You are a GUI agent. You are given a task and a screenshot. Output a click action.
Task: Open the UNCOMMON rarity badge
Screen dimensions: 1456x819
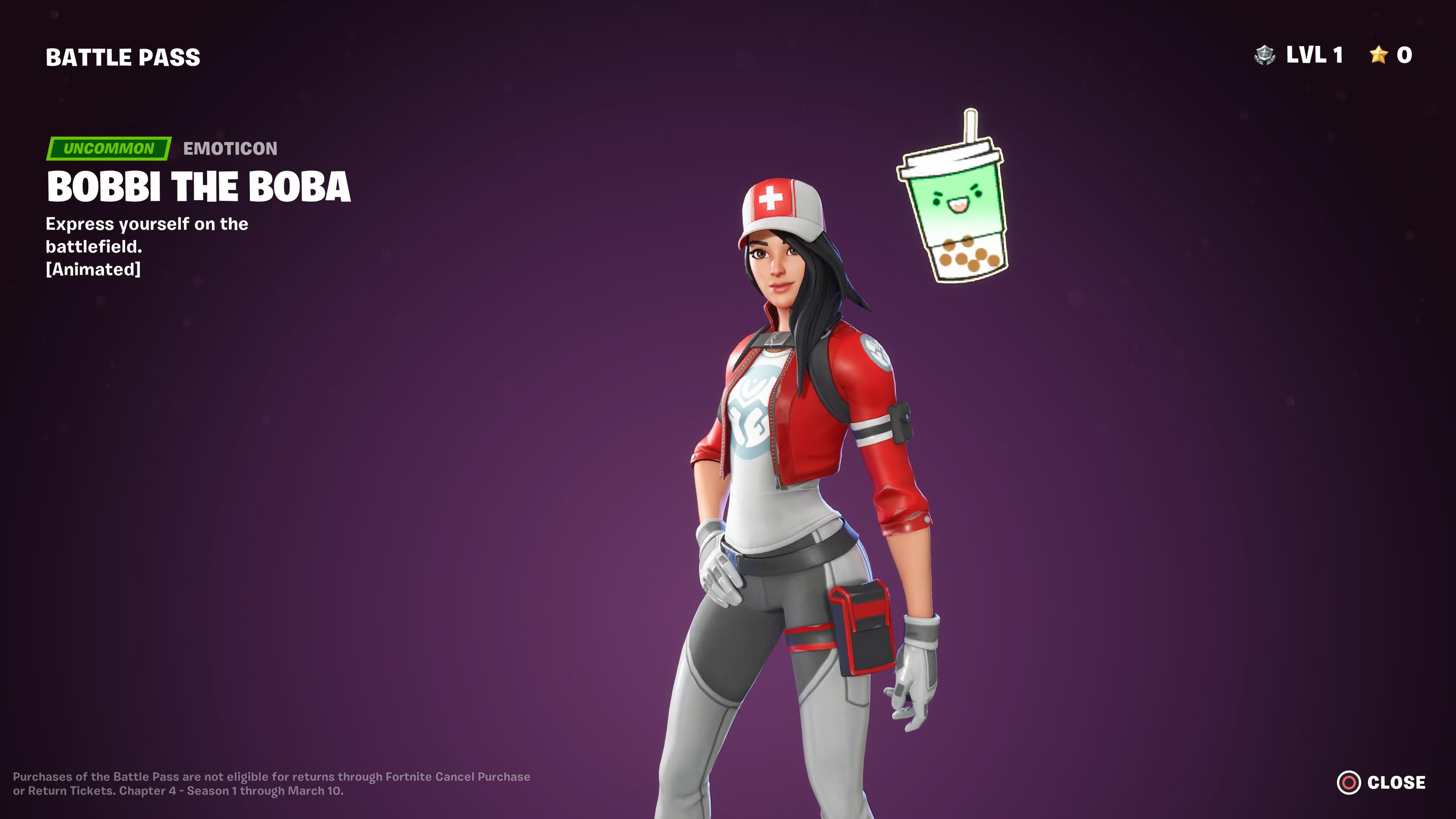click(108, 149)
